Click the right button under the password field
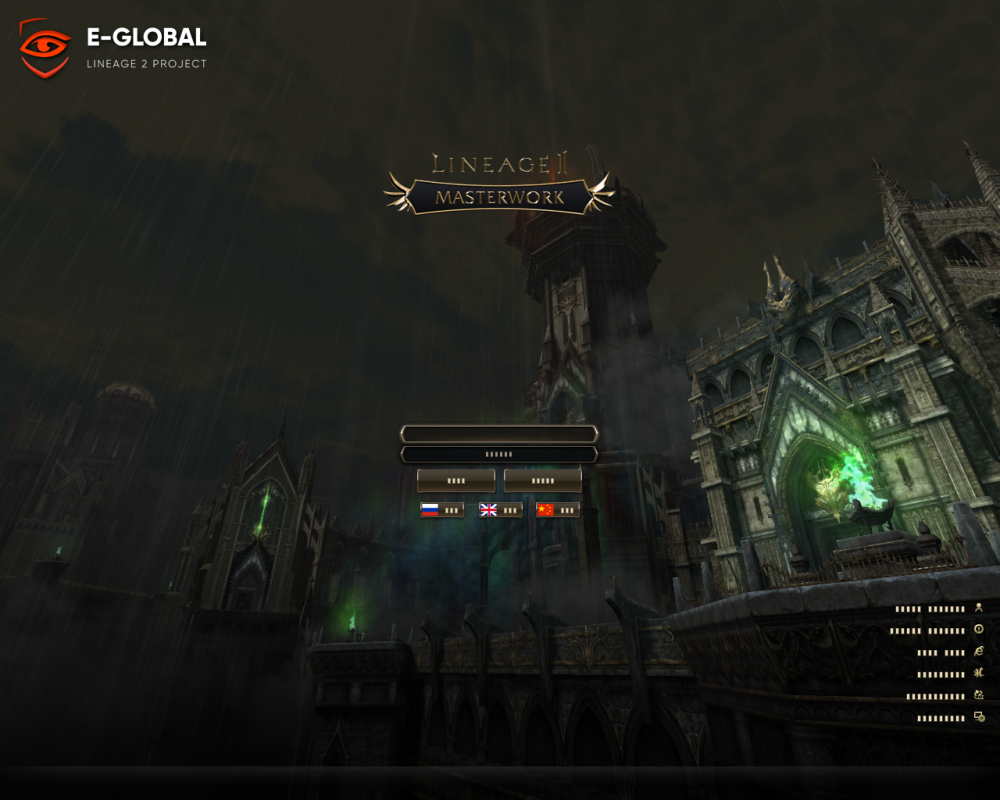The height and width of the screenshot is (800, 1000). (542, 481)
